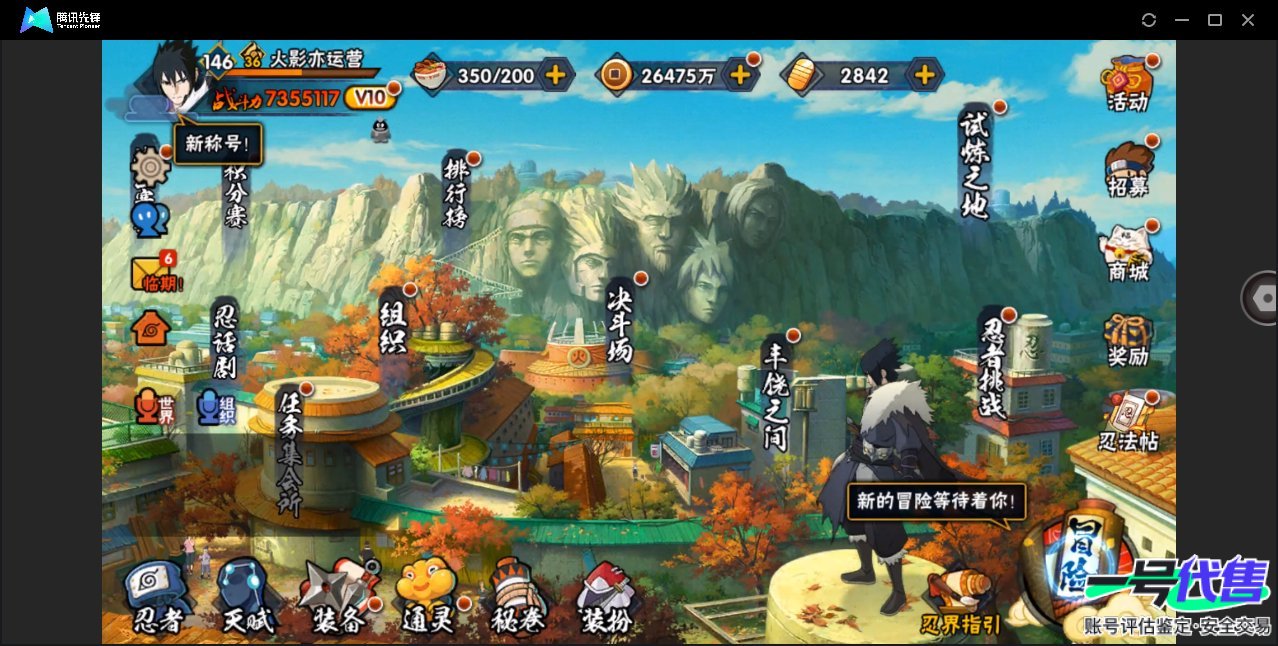Viewport: 1278px width, 646px height.
Task: Open the 忍者 ninja menu
Action: coord(158,597)
